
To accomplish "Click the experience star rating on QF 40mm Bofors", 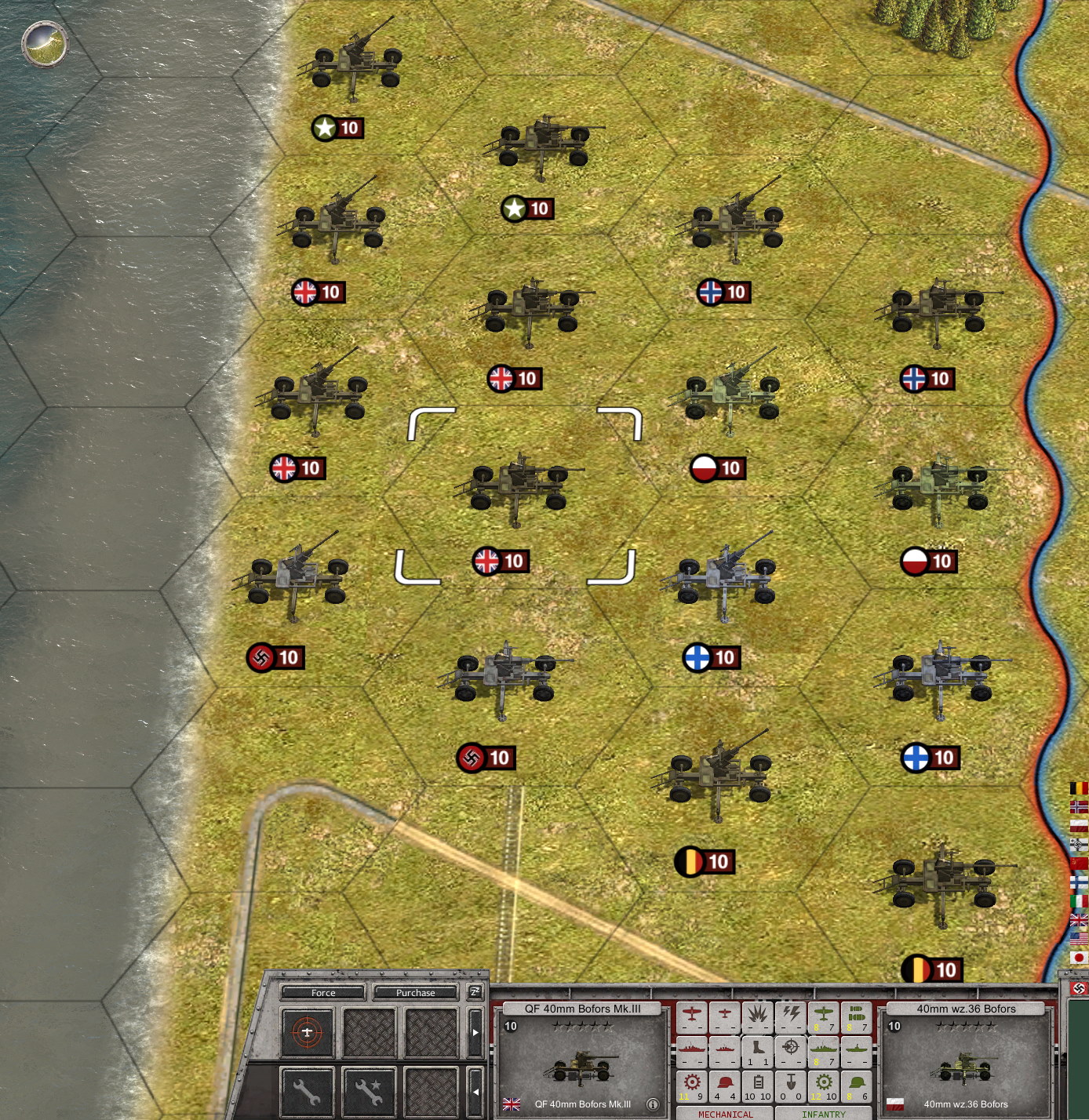I will tap(582, 1026).
